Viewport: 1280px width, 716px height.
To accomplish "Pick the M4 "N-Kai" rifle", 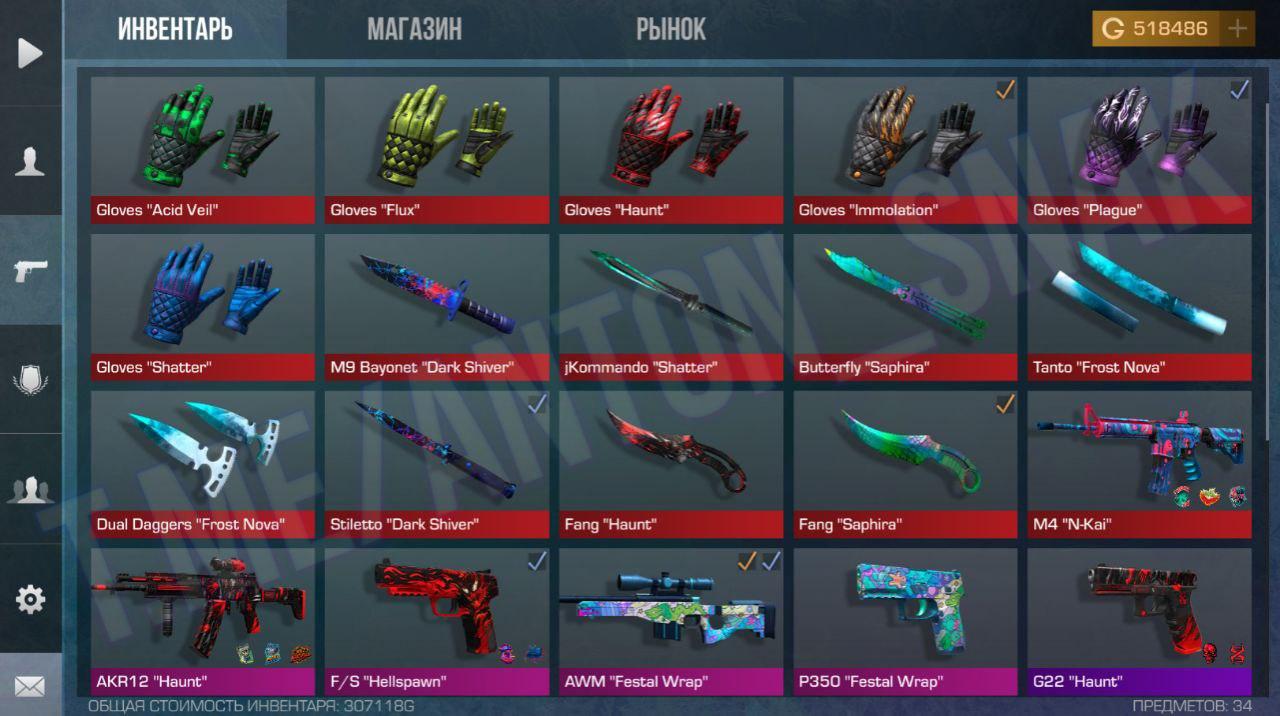I will [x=1139, y=464].
